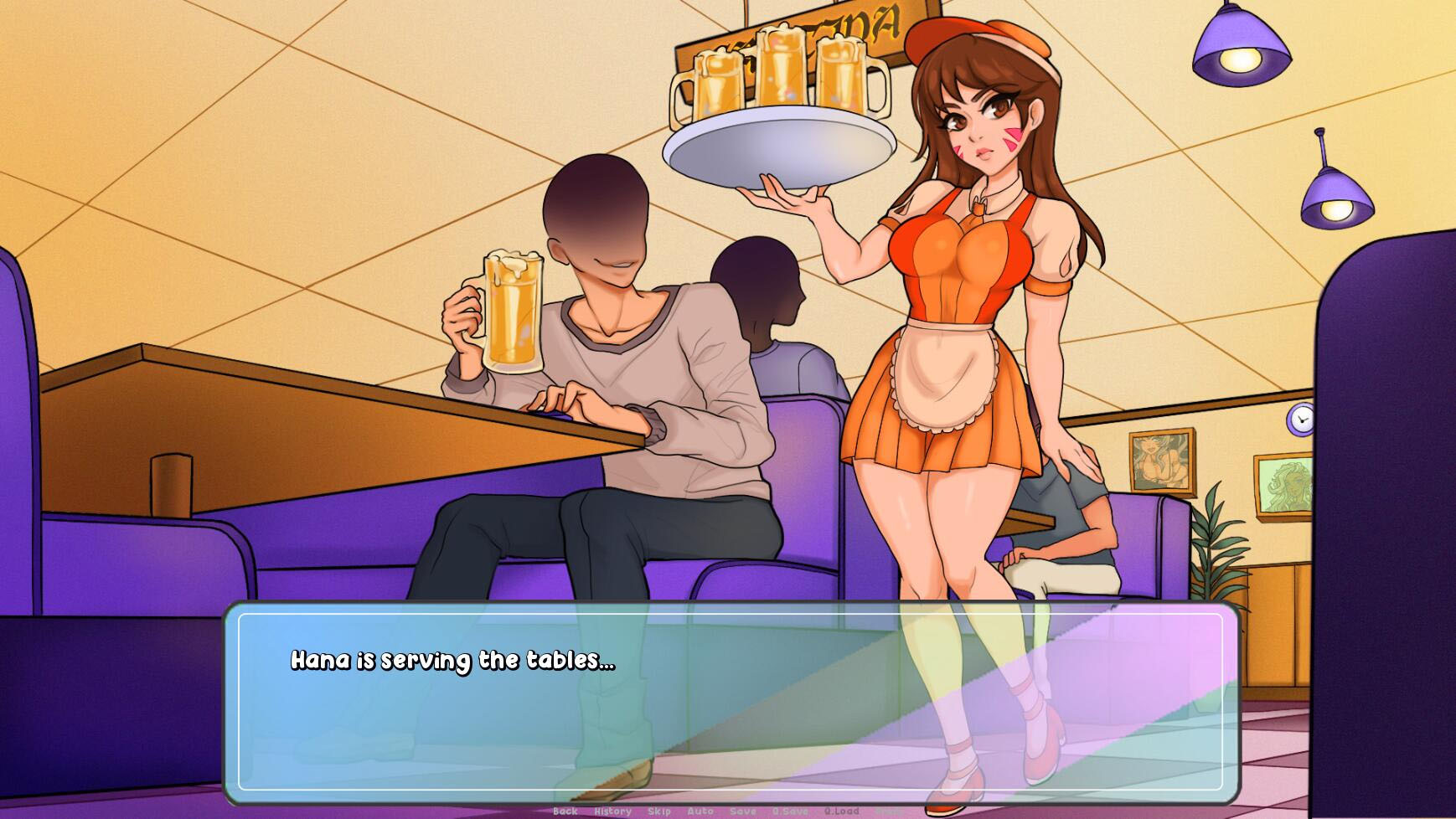The width and height of the screenshot is (1456, 819).
Task: Open the Prefs settings menu
Action: 890,811
